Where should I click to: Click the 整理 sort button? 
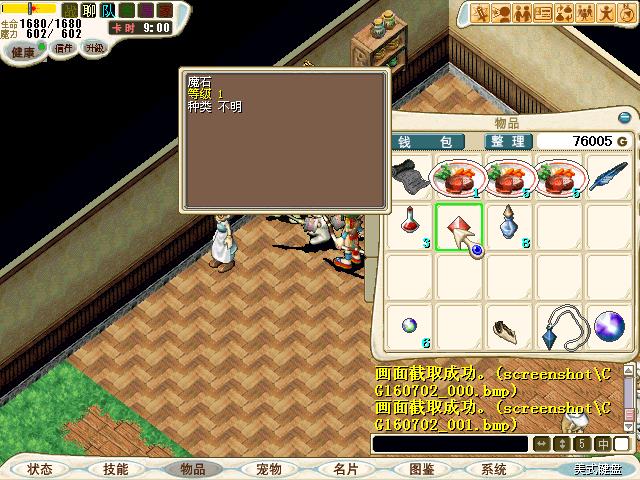508,142
